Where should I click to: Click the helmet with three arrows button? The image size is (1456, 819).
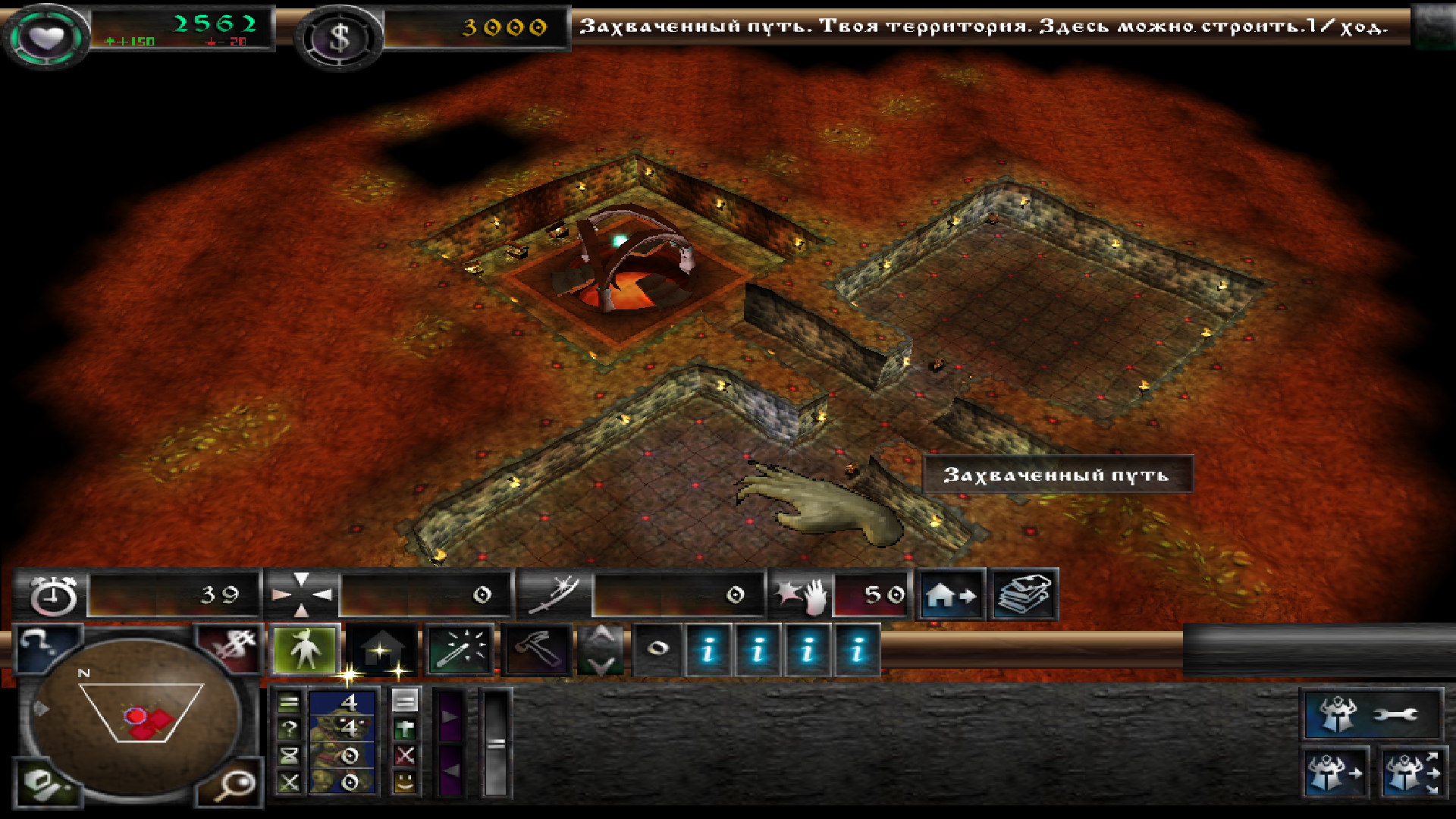point(1410,773)
